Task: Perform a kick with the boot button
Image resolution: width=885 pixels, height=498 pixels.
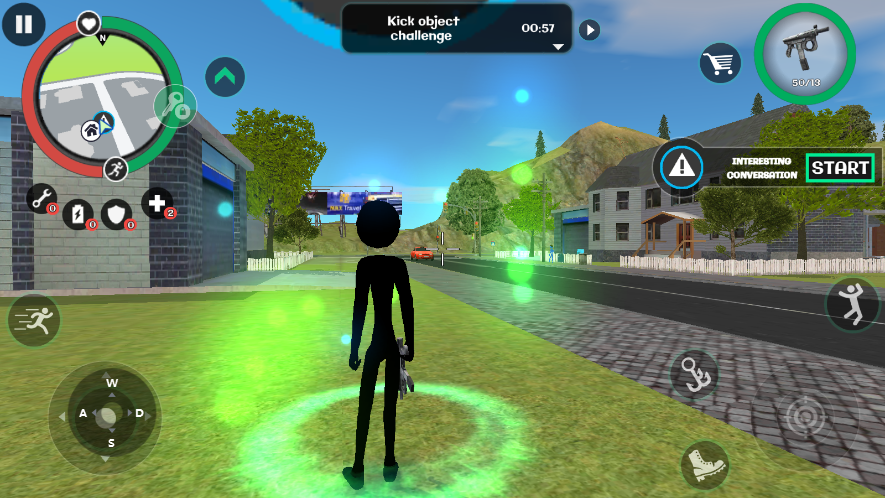Action: point(705,464)
